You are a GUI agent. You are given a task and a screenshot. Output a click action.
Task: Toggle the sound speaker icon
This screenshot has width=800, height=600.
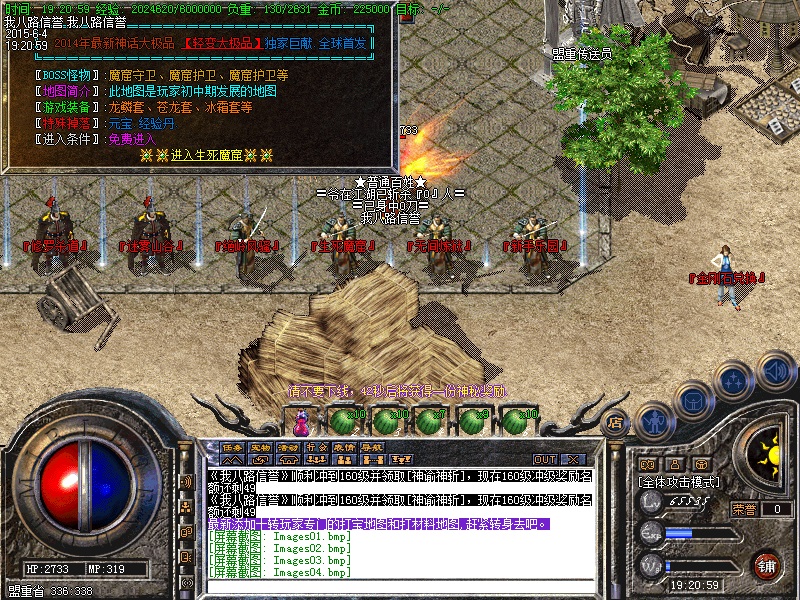774,371
